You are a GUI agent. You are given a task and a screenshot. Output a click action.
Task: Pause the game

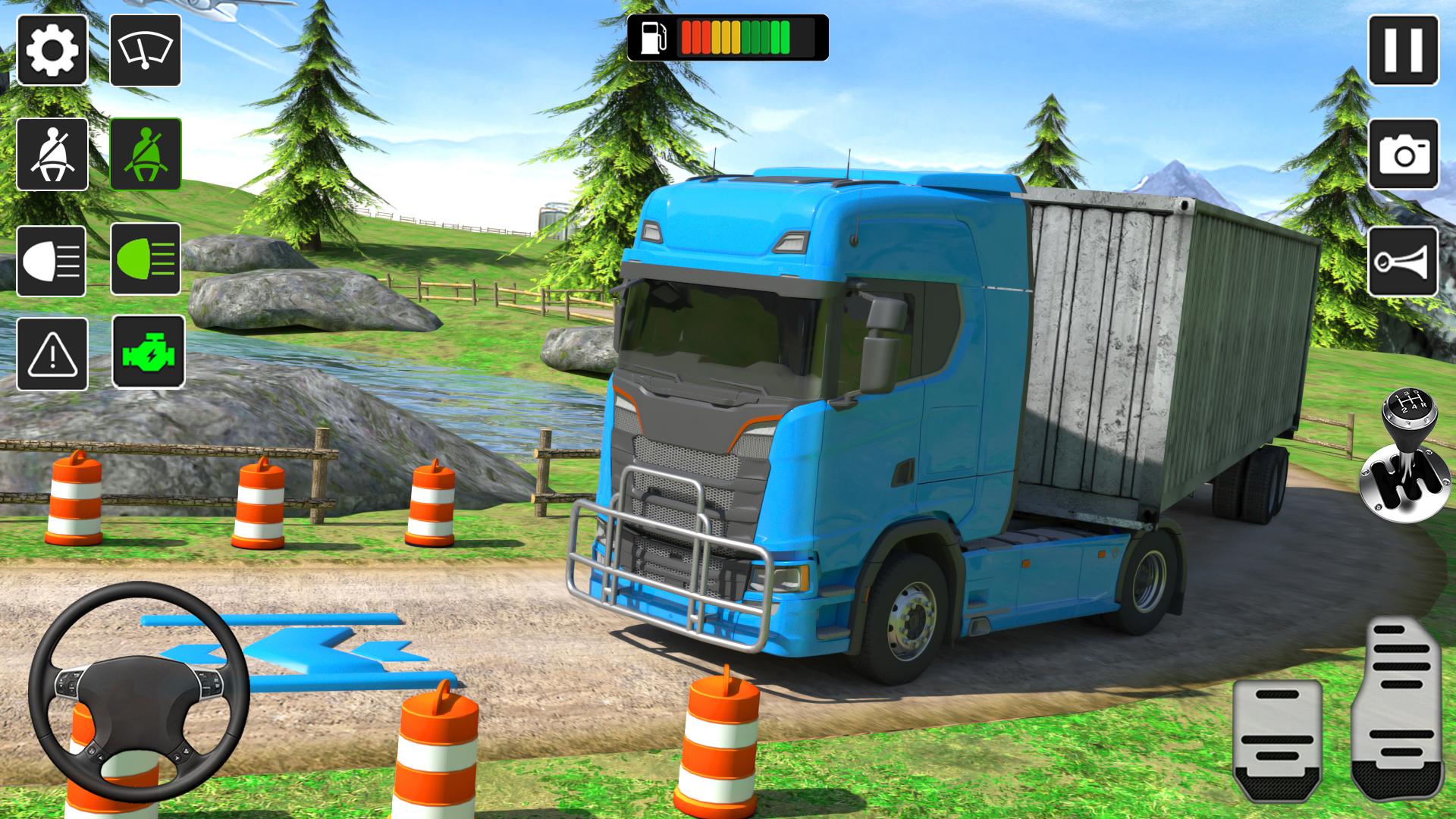click(x=1403, y=50)
